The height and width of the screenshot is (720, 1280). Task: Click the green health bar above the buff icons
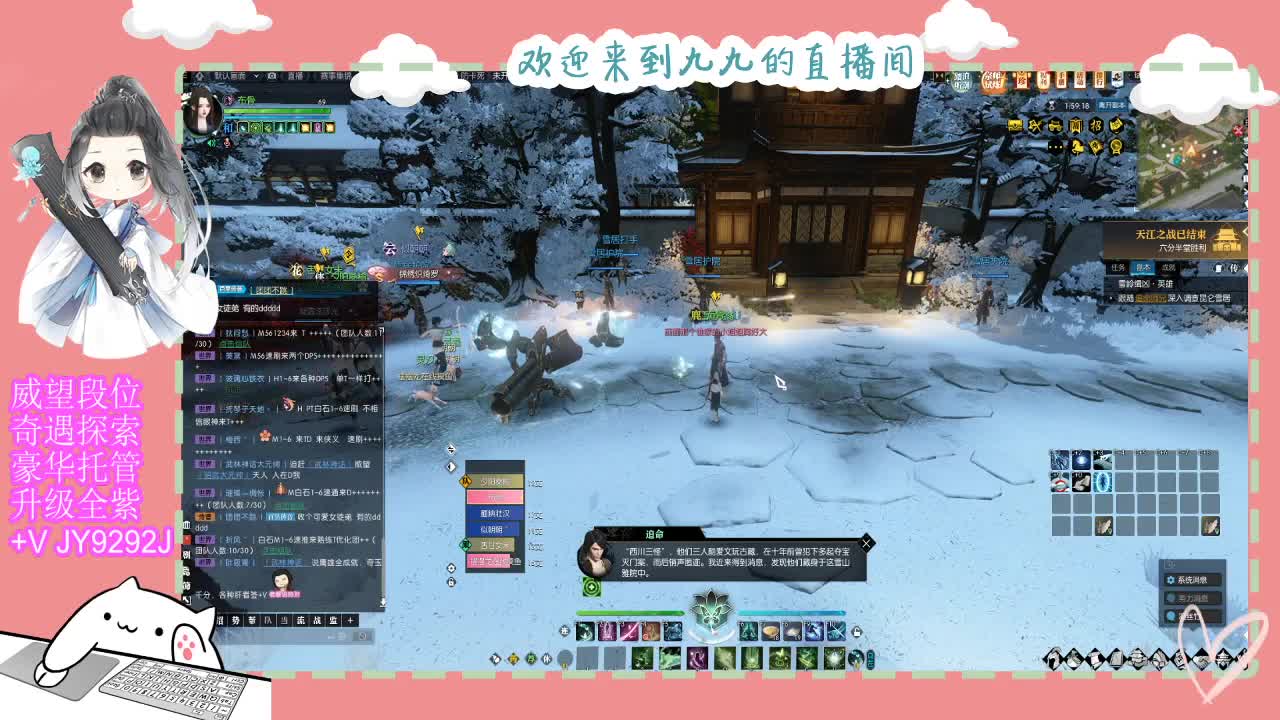coord(276,110)
